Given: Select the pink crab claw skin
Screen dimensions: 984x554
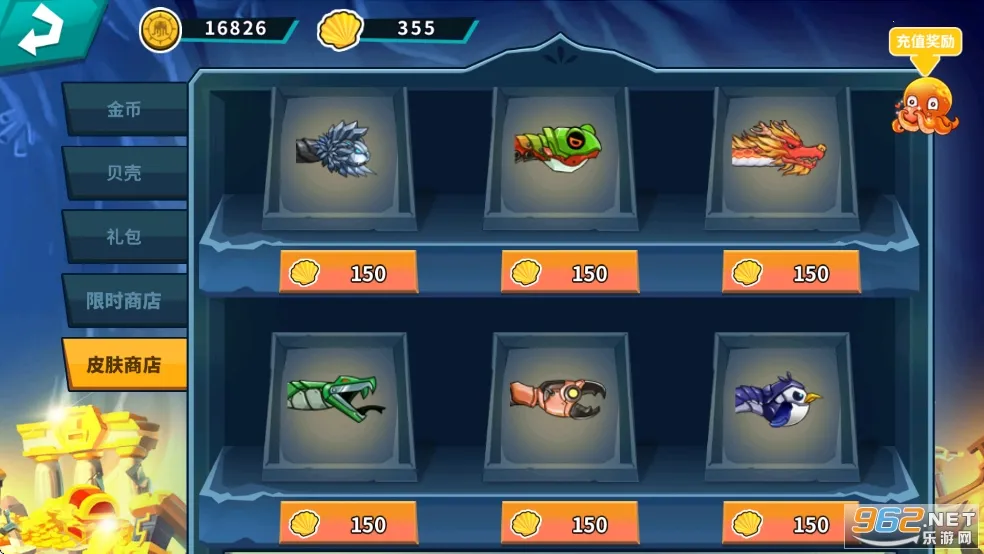Looking at the screenshot, I should point(560,400).
